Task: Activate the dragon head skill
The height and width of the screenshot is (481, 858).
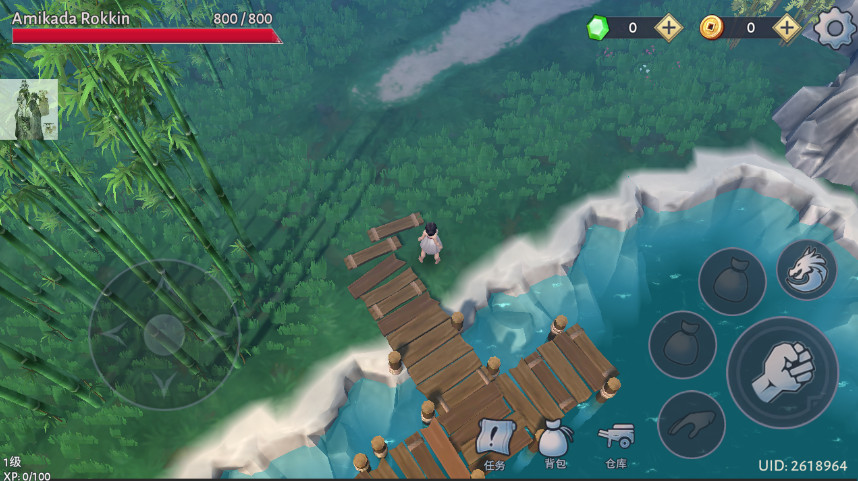Action: coord(806,270)
